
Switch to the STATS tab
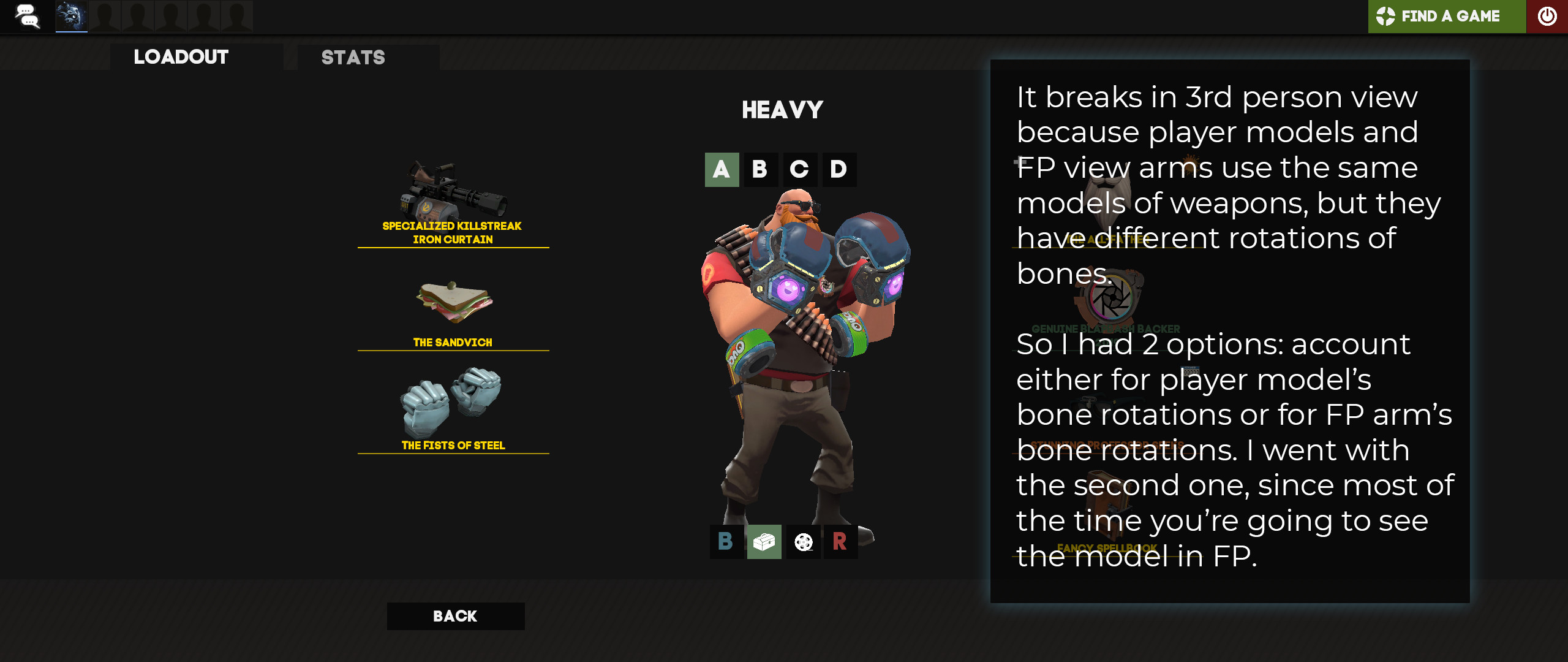(x=352, y=58)
